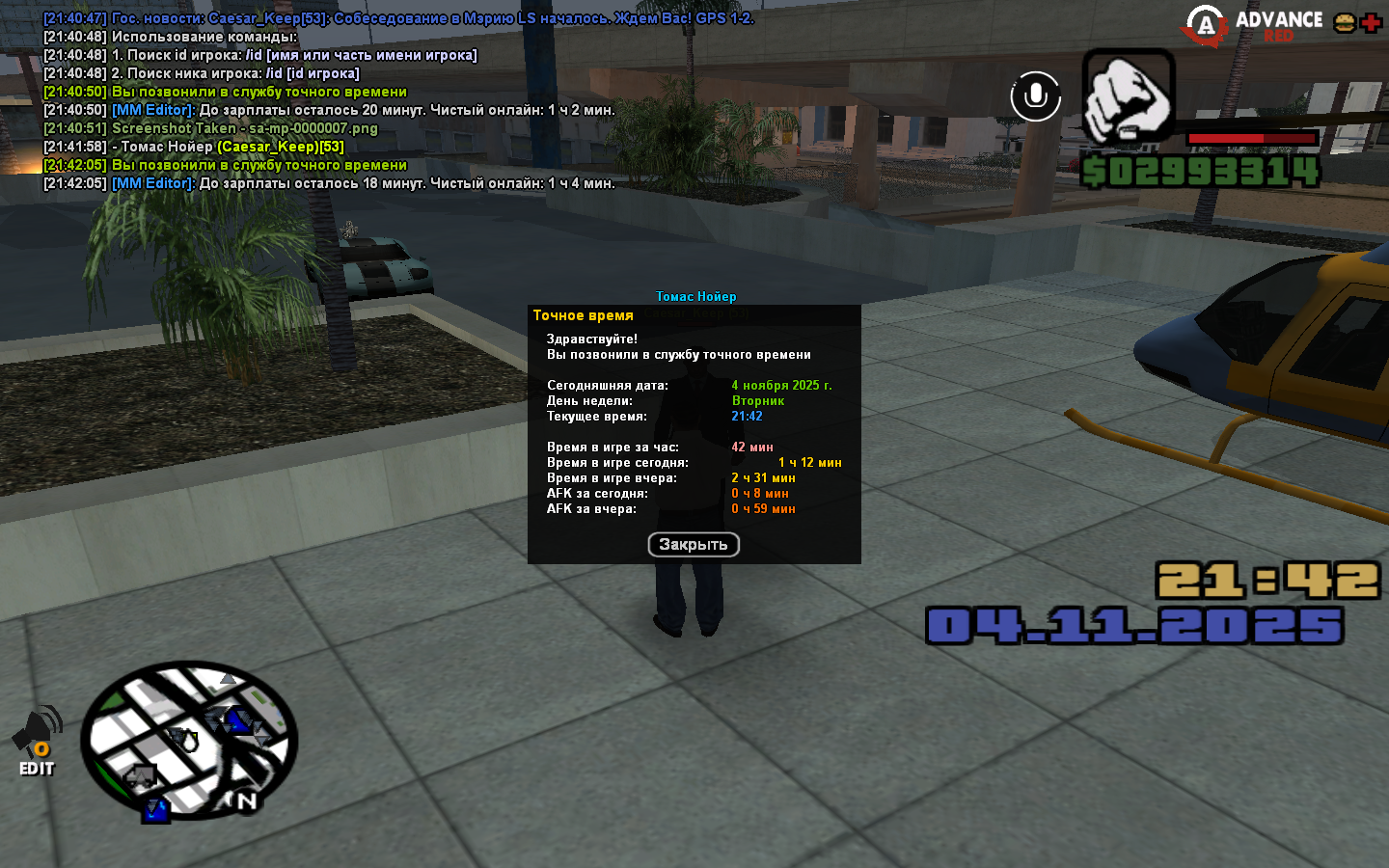Toggle the microphone voice chat icon
The width and height of the screenshot is (1389, 868).
pos(1035,96)
